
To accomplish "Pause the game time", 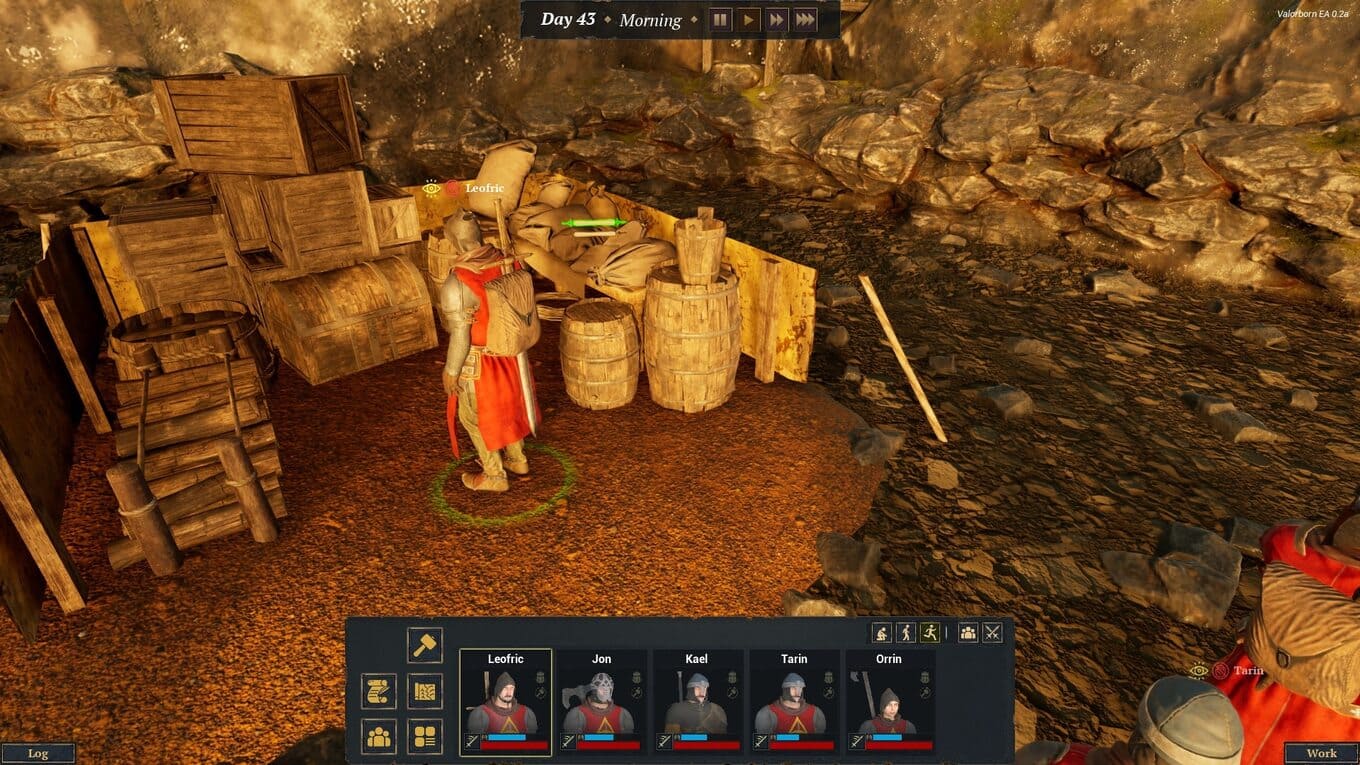I will [x=720, y=20].
